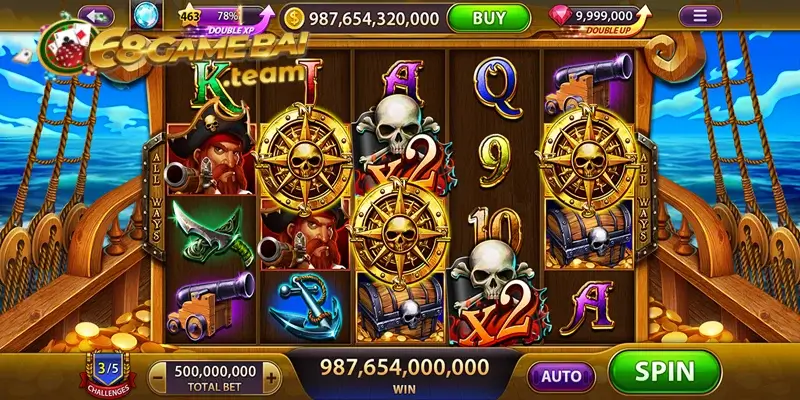Decrease total bet with the minus button
The width and height of the screenshot is (800, 400).
click(x=159, y=376)
